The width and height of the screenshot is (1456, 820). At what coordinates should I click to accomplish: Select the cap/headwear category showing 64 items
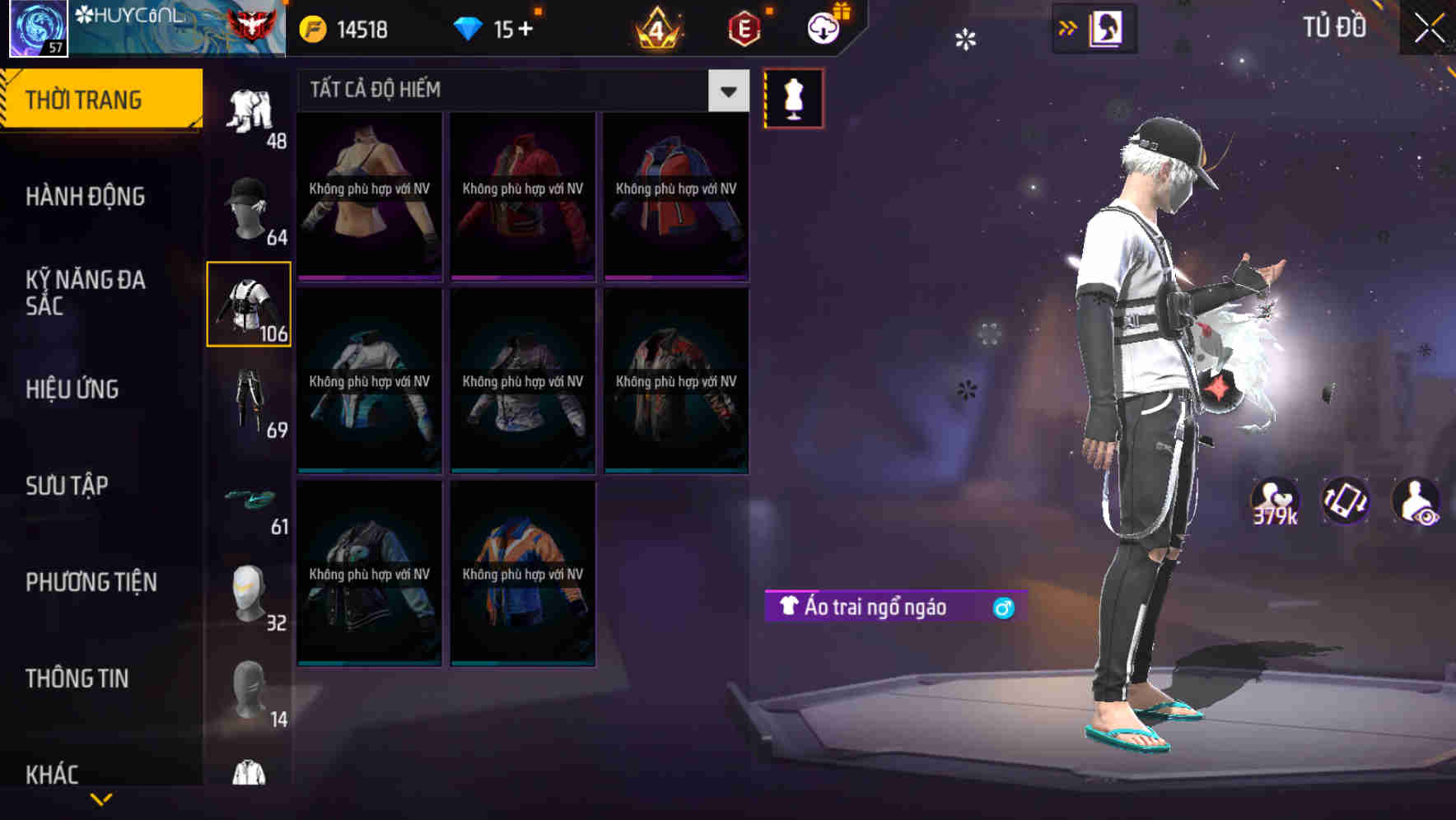point(250,206)
